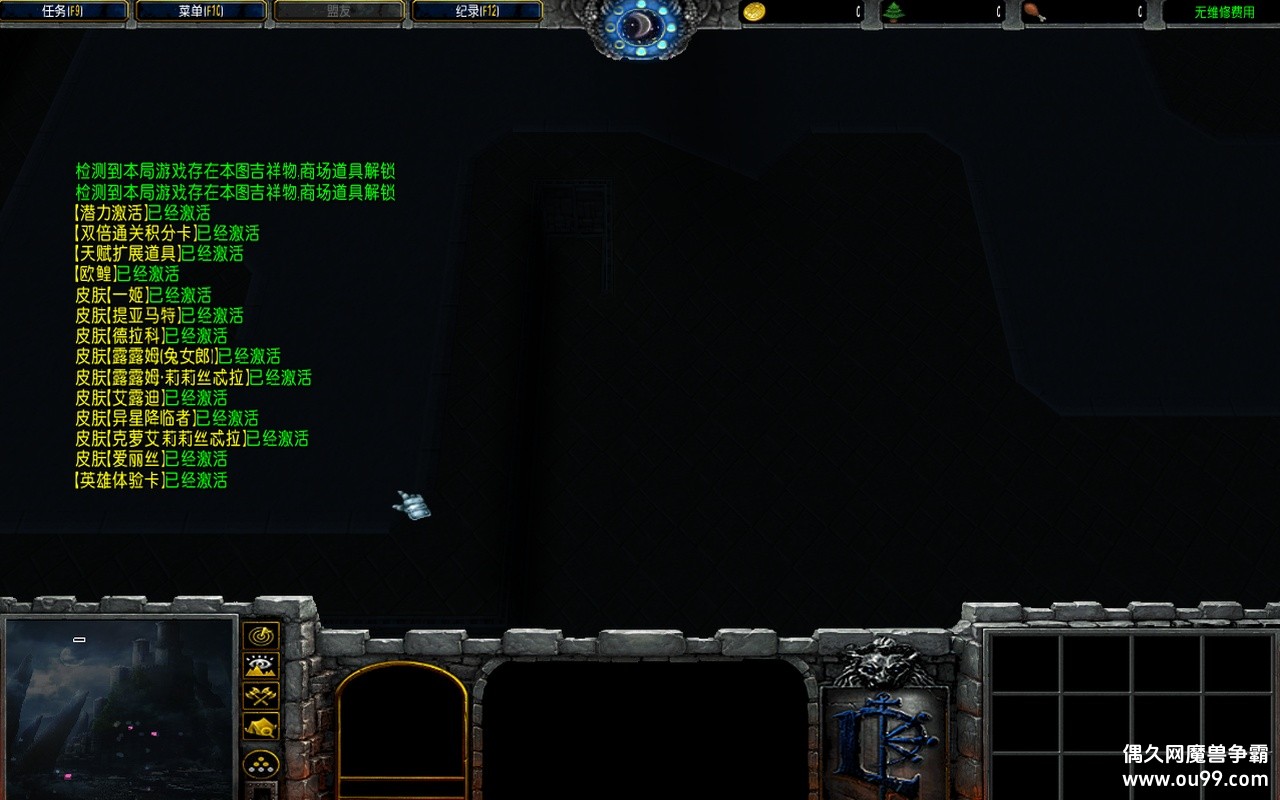Activate the minimap signal ping button

point(261,636)
